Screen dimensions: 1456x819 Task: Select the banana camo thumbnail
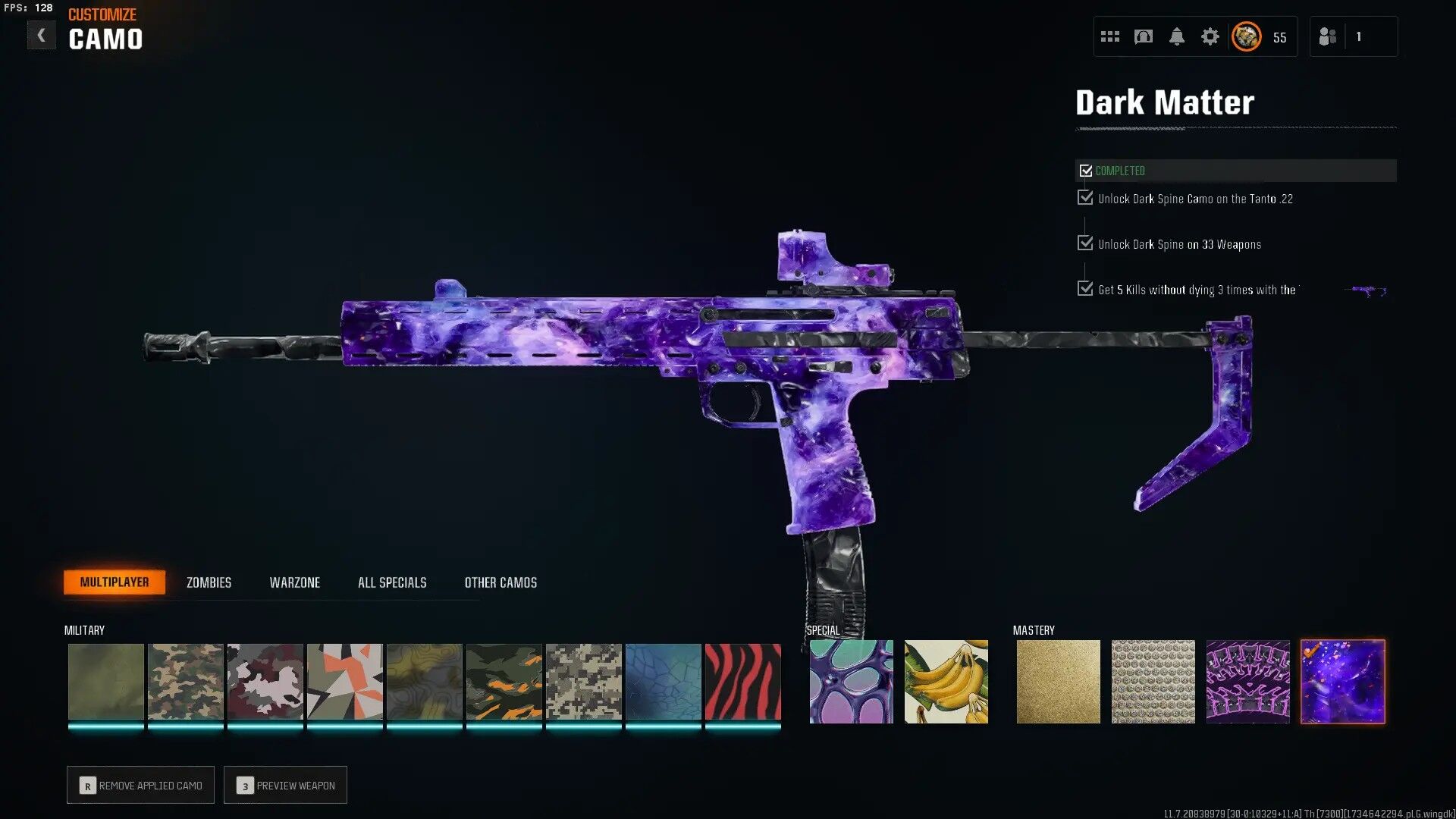tap(946, 681)
